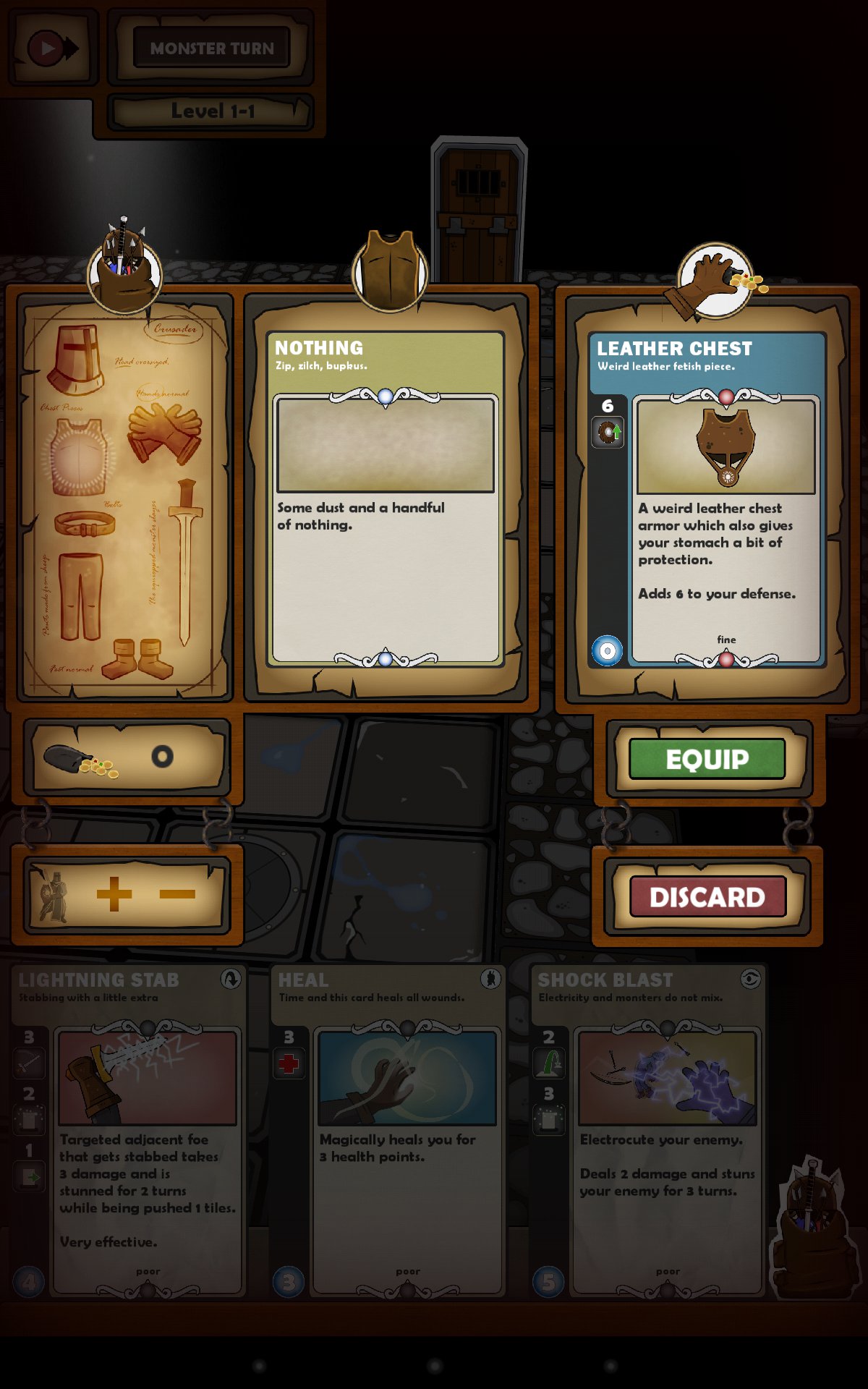Screen dimensions: 868x1389
Task: Discard the Leather Chest loot
Action: click(x=707, y=897)
